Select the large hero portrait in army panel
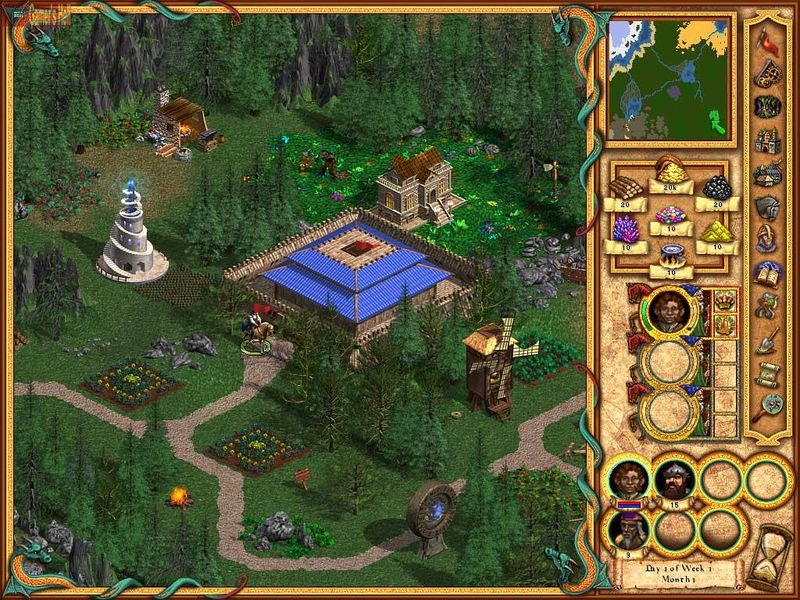Image resolution: width=800 pixels, height=600 pixels. [x=670, y=310]
